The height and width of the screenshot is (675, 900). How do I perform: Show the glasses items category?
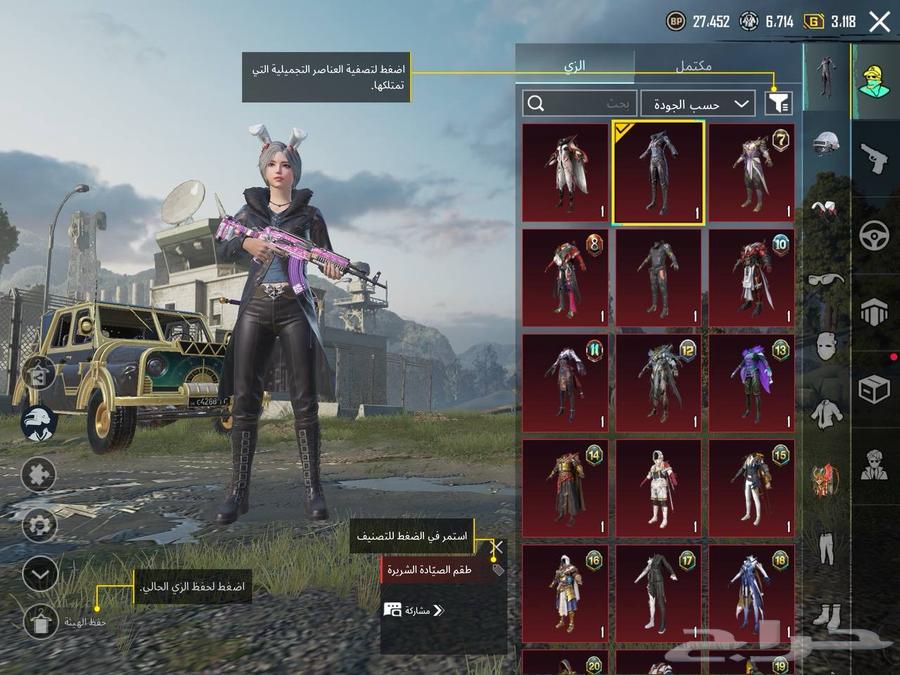click(826, 279)
